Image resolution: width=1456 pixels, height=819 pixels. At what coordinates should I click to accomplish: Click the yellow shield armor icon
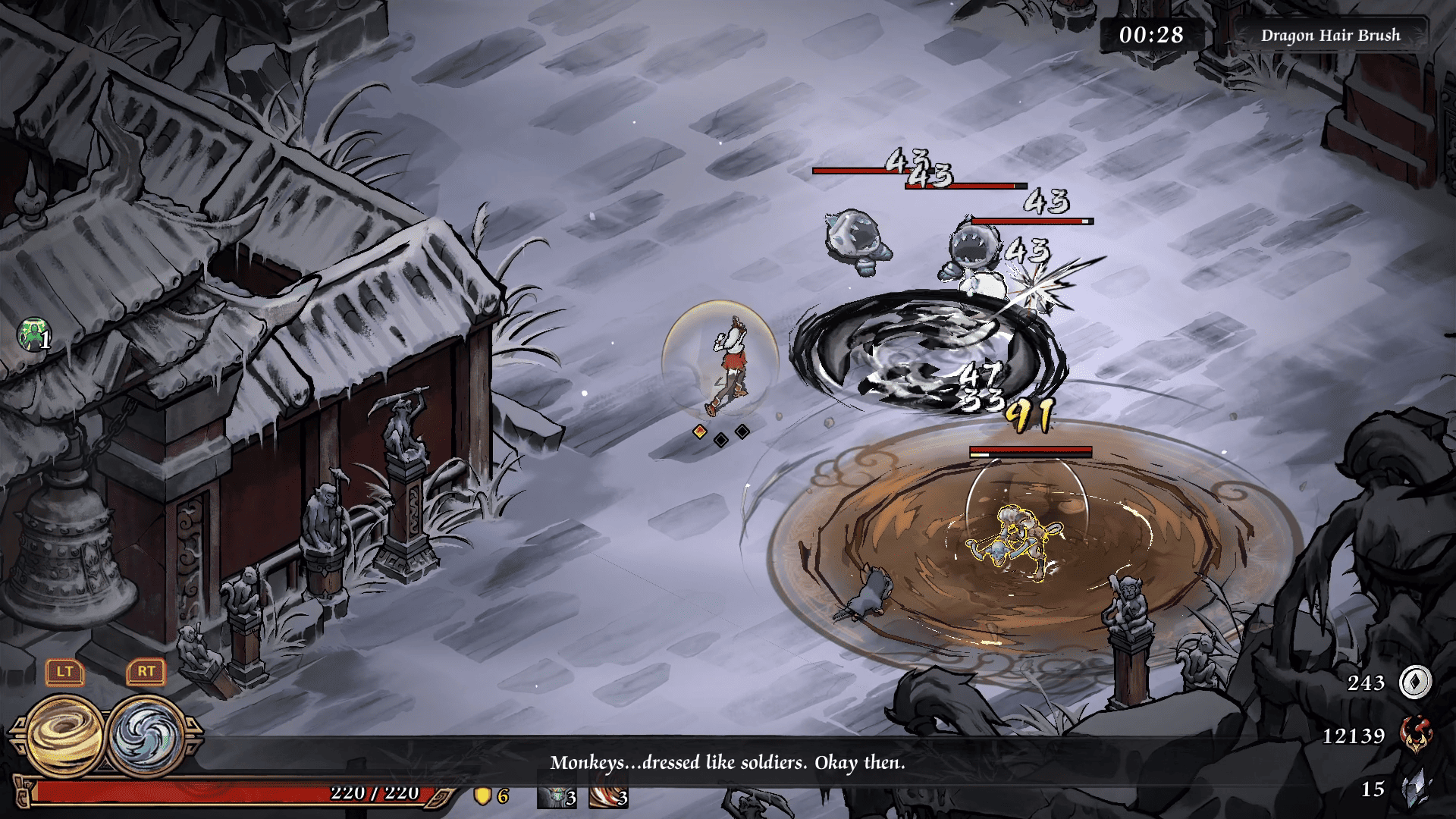pyautogui.click(x=482, y=795)
